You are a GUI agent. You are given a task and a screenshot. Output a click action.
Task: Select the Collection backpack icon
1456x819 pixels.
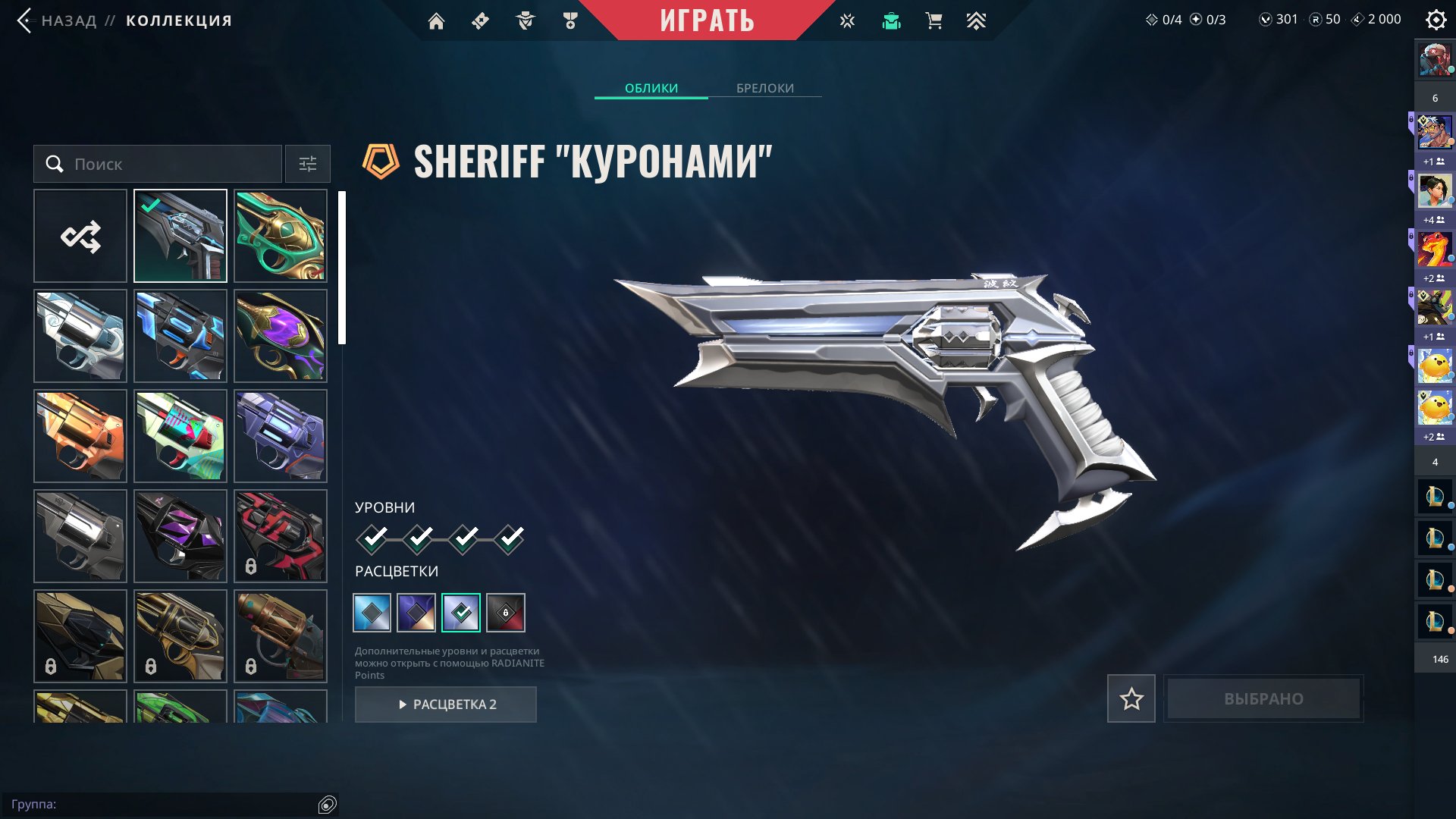[x=891, y=20]
